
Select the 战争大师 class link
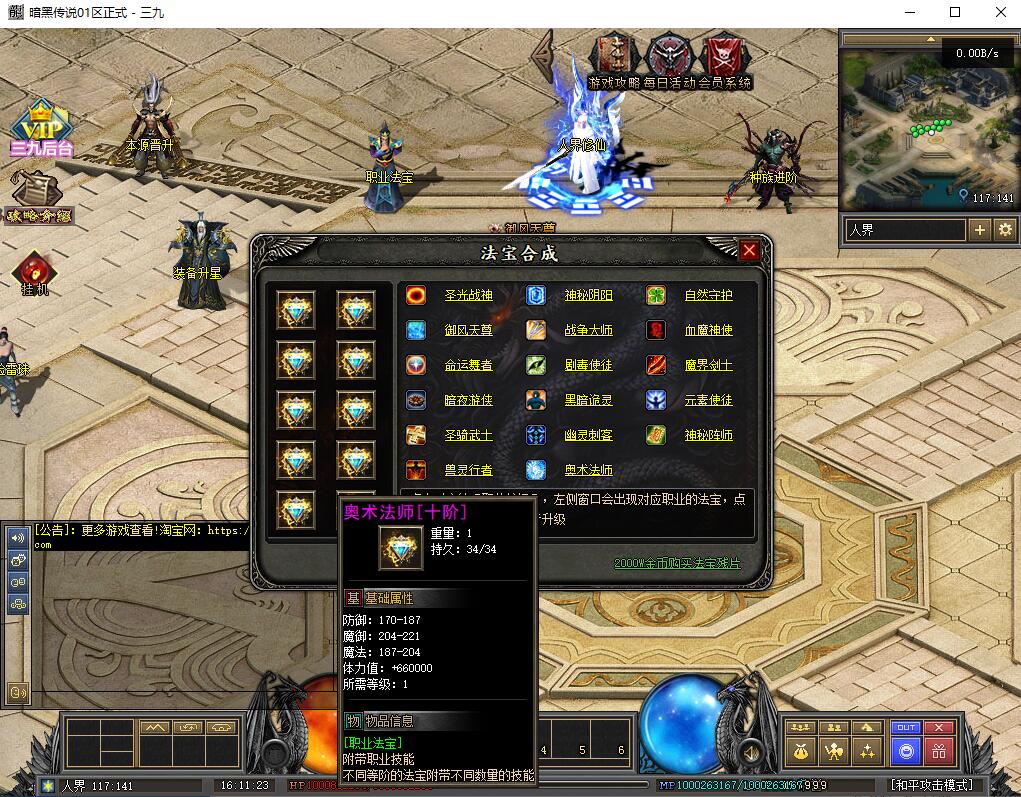click(588, 331)
